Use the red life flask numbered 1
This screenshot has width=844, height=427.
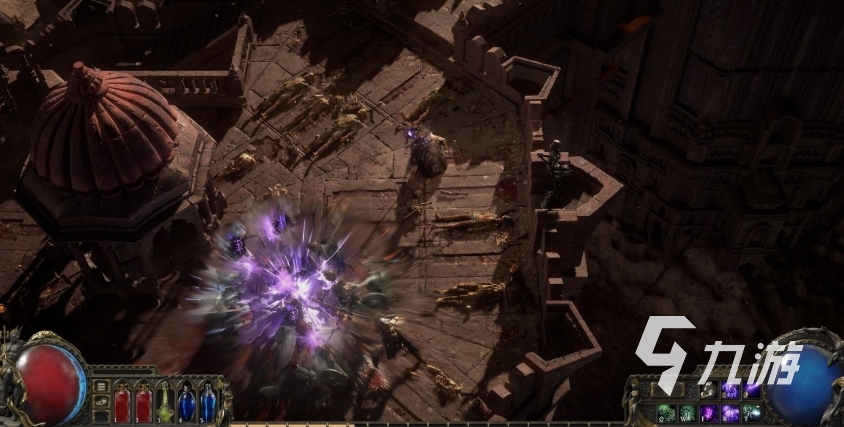(123, 404)
